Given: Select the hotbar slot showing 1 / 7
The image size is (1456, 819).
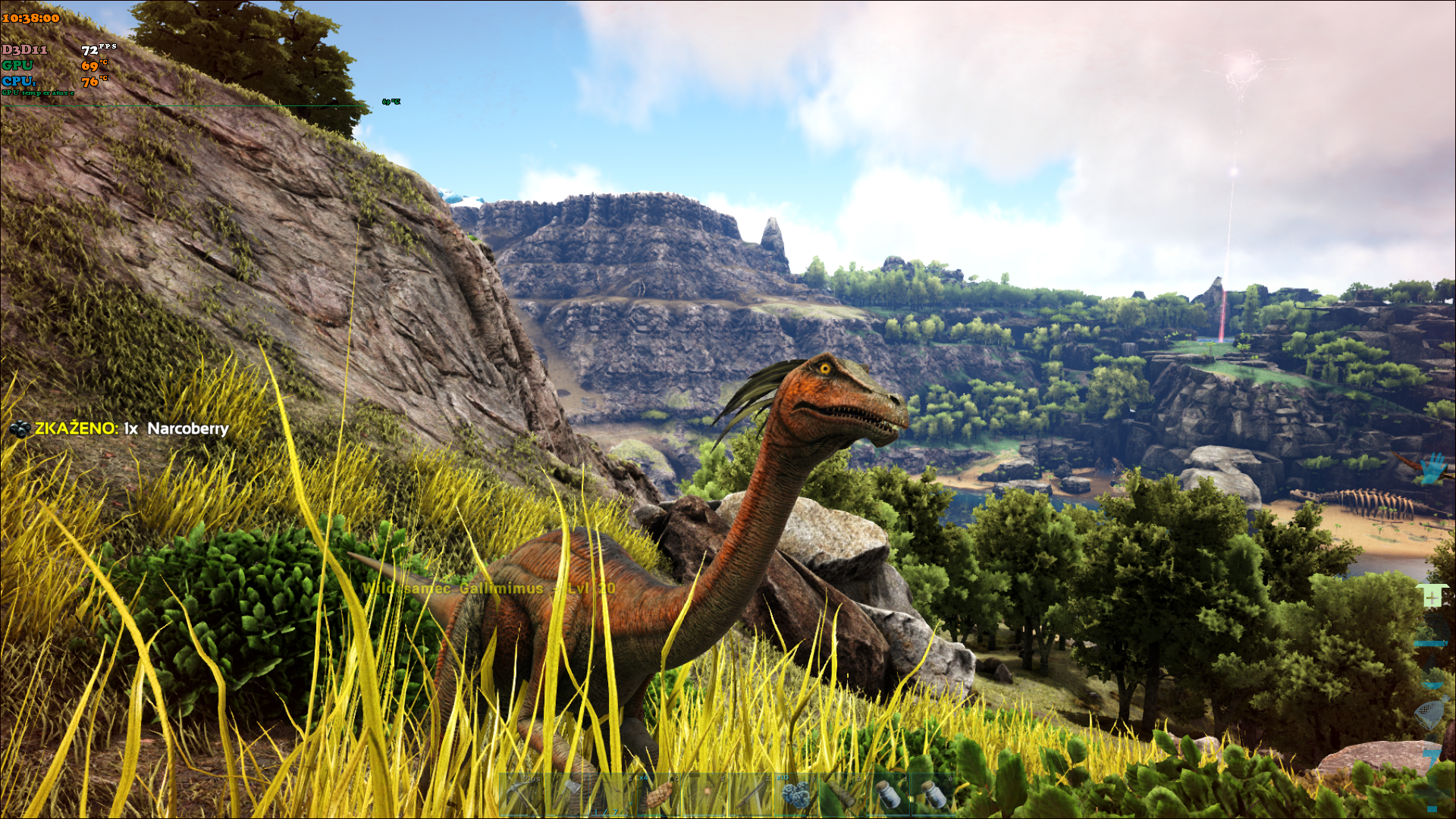Looking at the screenshot, I should [614, 795].
